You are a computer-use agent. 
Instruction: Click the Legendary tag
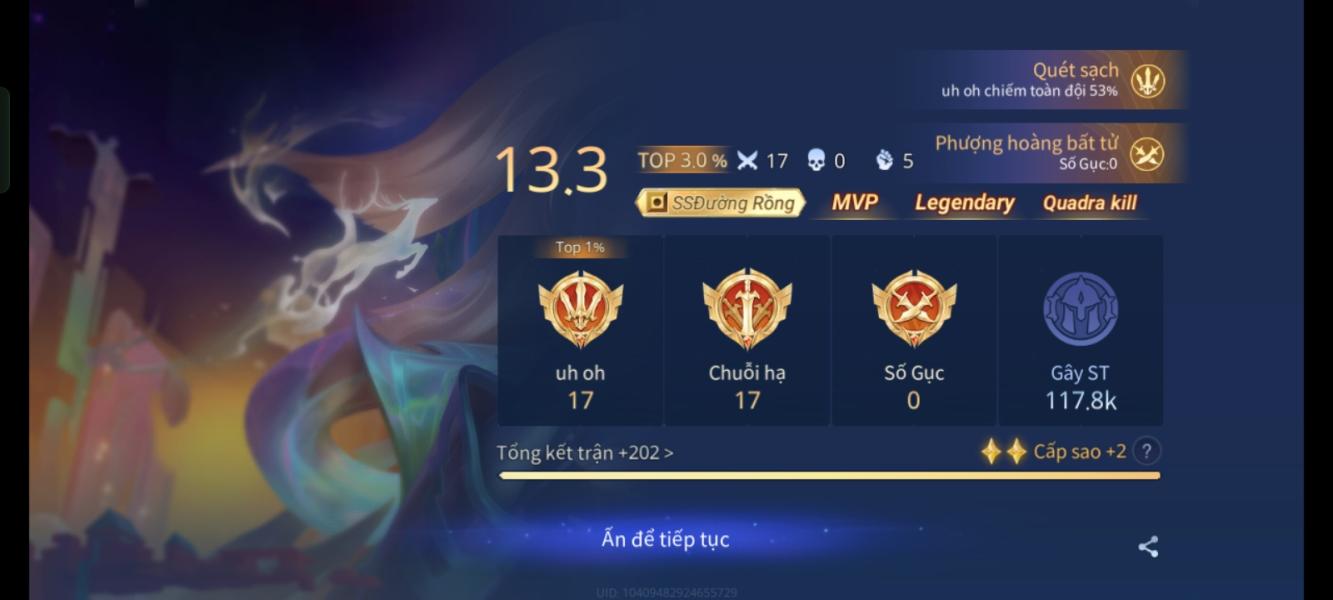point(964,203)
